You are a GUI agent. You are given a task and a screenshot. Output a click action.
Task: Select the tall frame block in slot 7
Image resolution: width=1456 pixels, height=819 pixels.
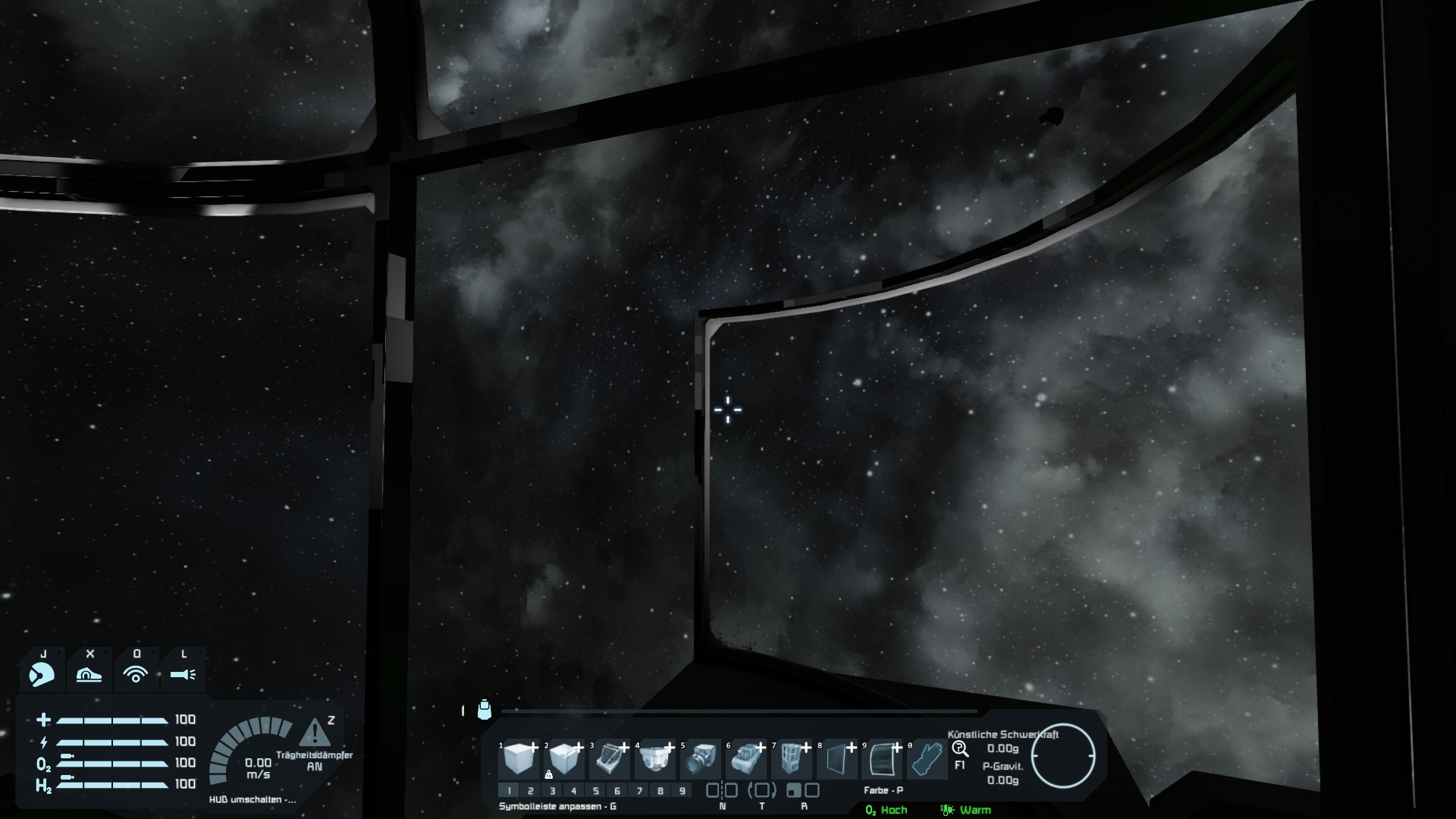point(792,758)
